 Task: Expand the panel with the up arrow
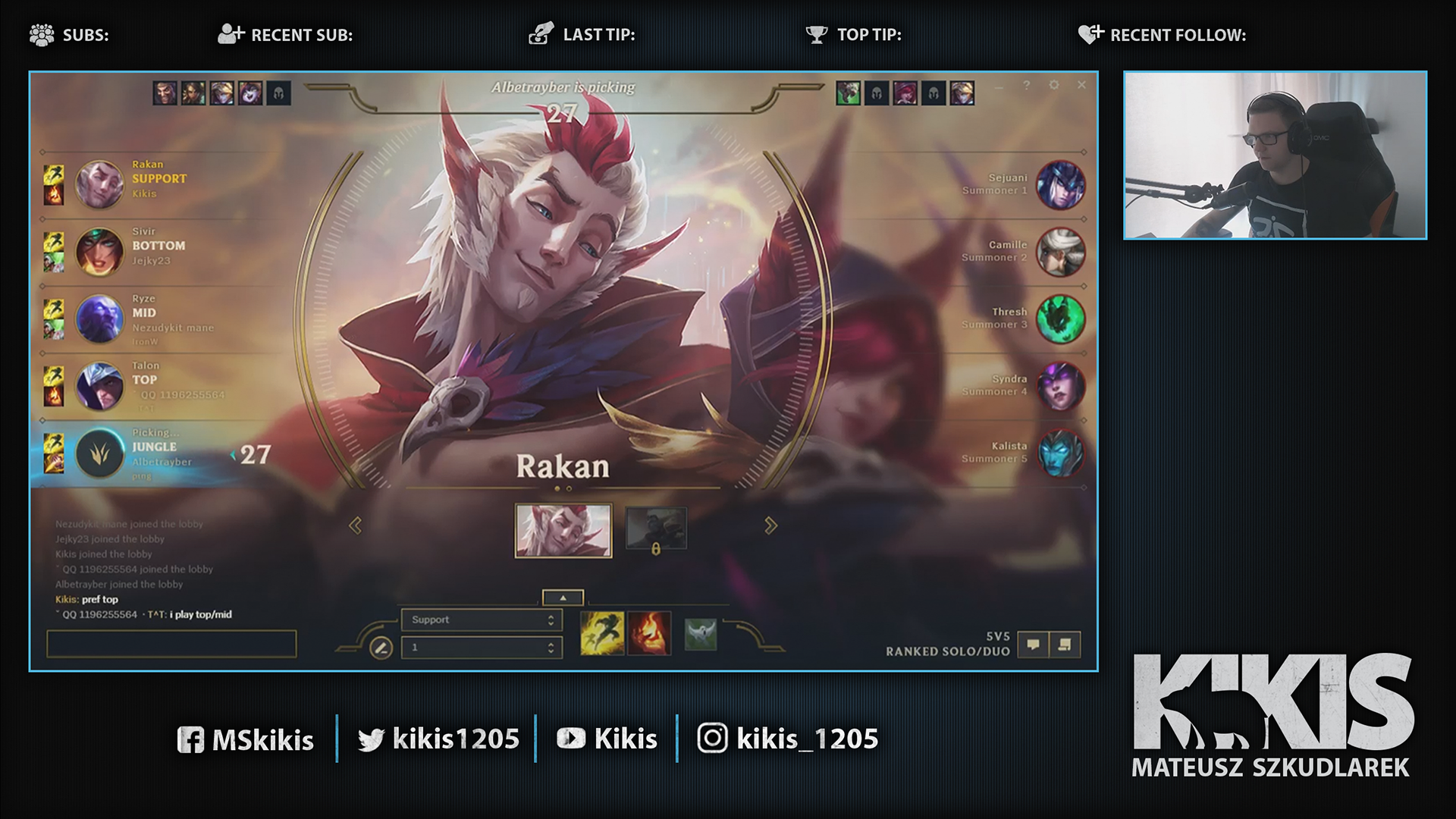tap(563, 598)
